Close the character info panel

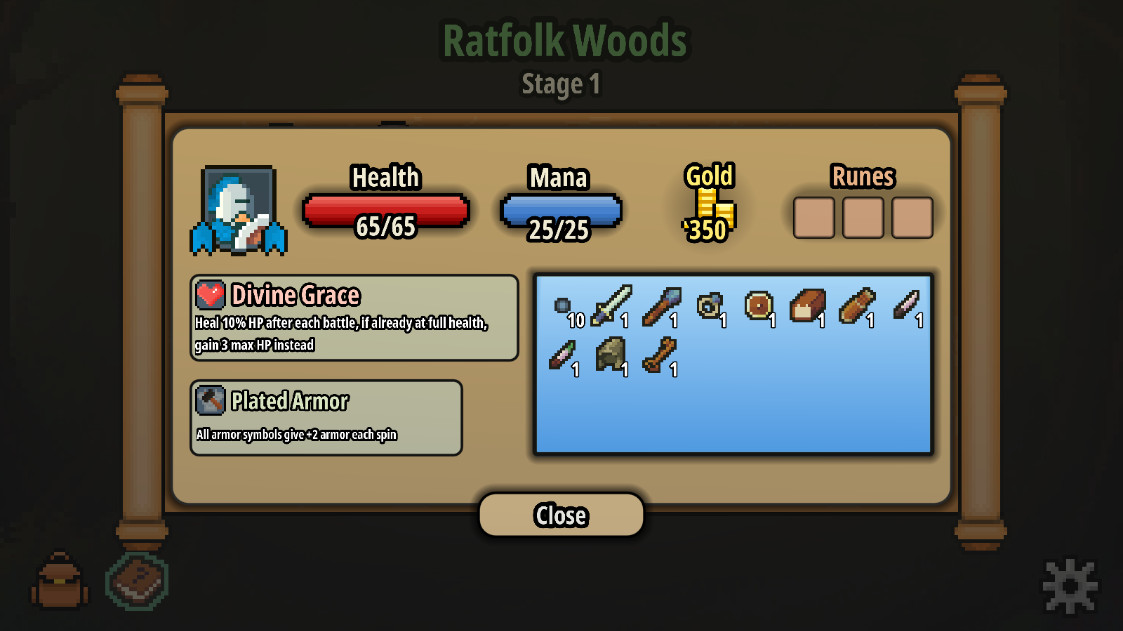pos(560,515)
